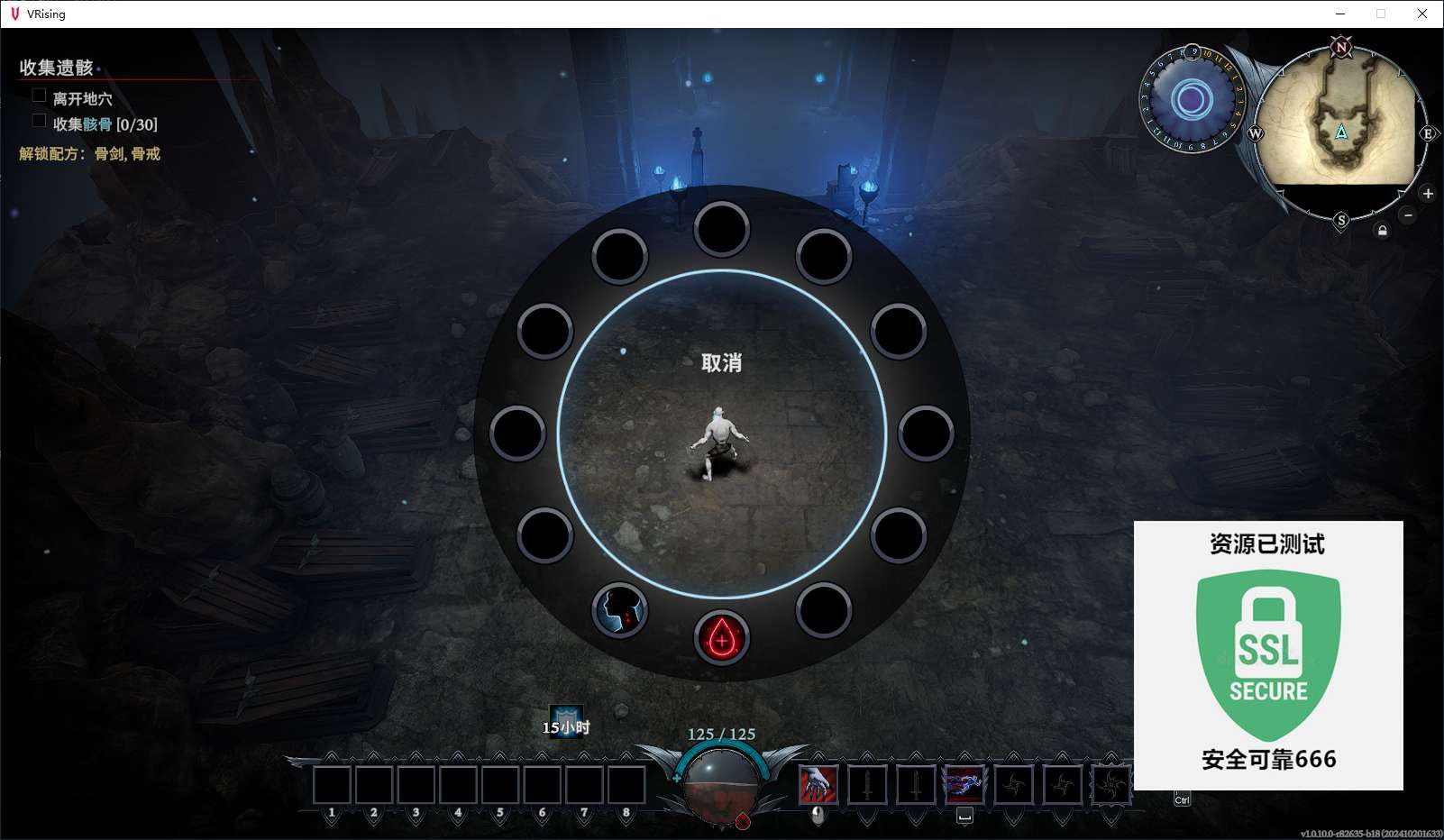1444x840 pixels.
Task: Minimize the VRising window
Action: (x=1339, y=14)
